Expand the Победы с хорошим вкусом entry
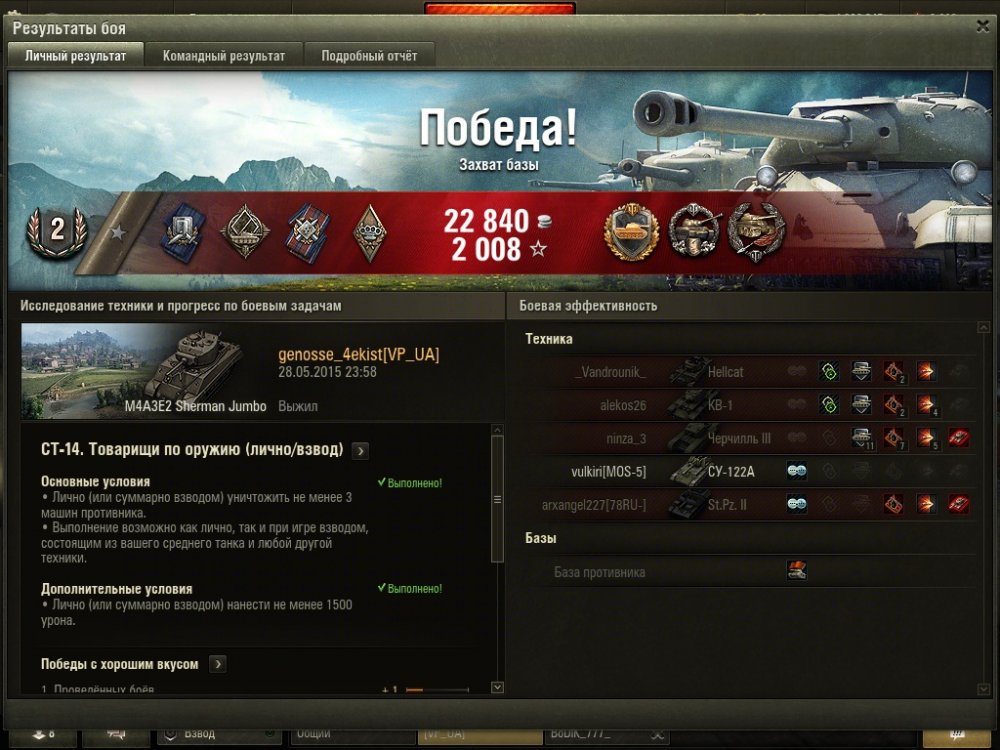Screen dimensions: 1000x750 click(x=217, y=664)
